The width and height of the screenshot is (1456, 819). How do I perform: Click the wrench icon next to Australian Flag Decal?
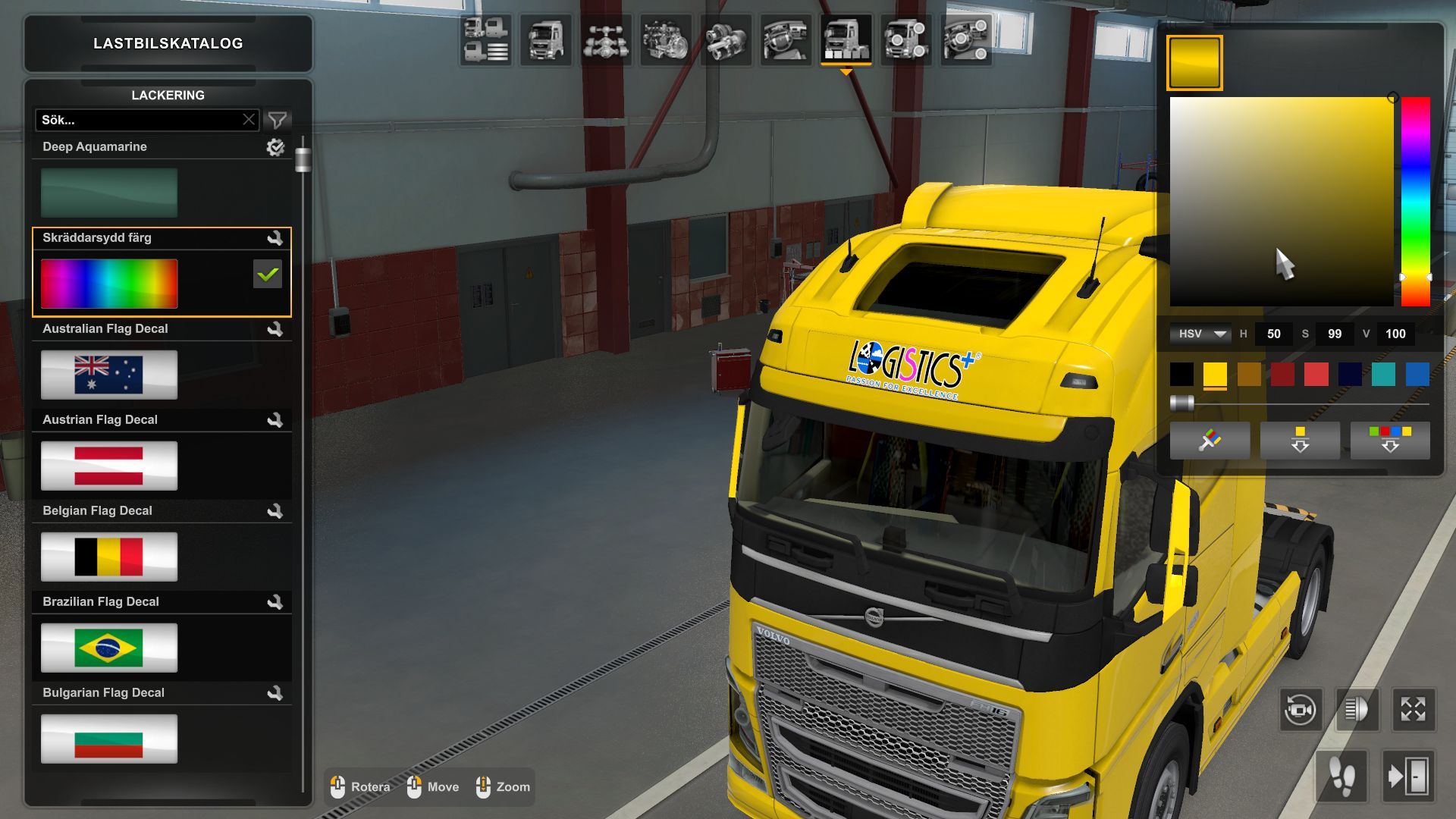(x=278, y=329)
